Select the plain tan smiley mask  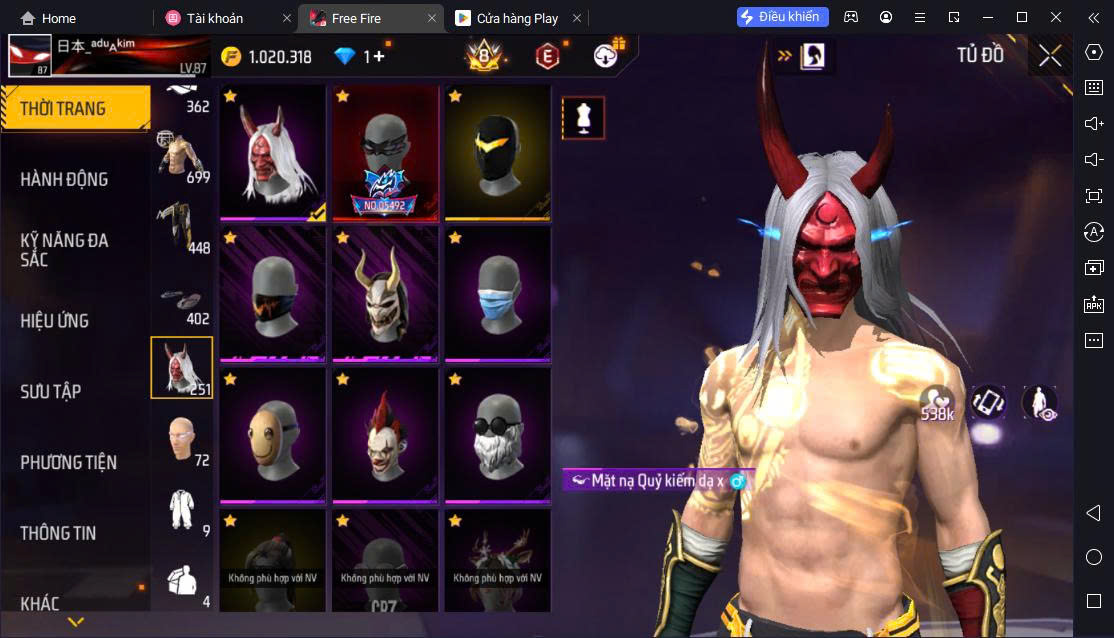click(x=273, y=436)
